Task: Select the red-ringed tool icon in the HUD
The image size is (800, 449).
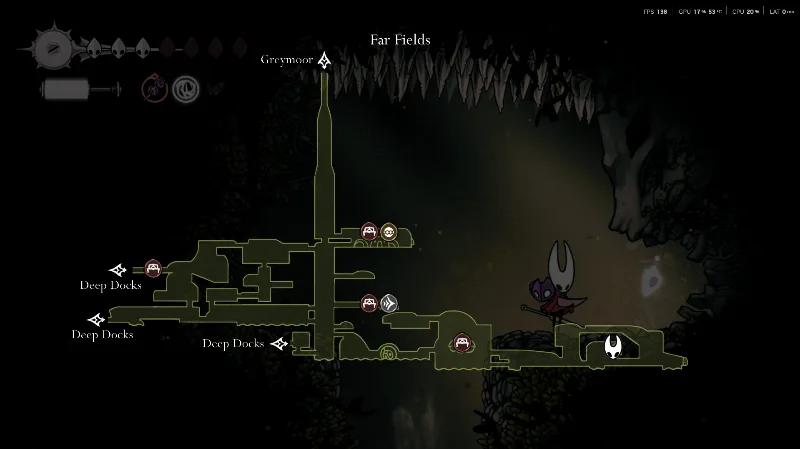Action: point(153,89)
